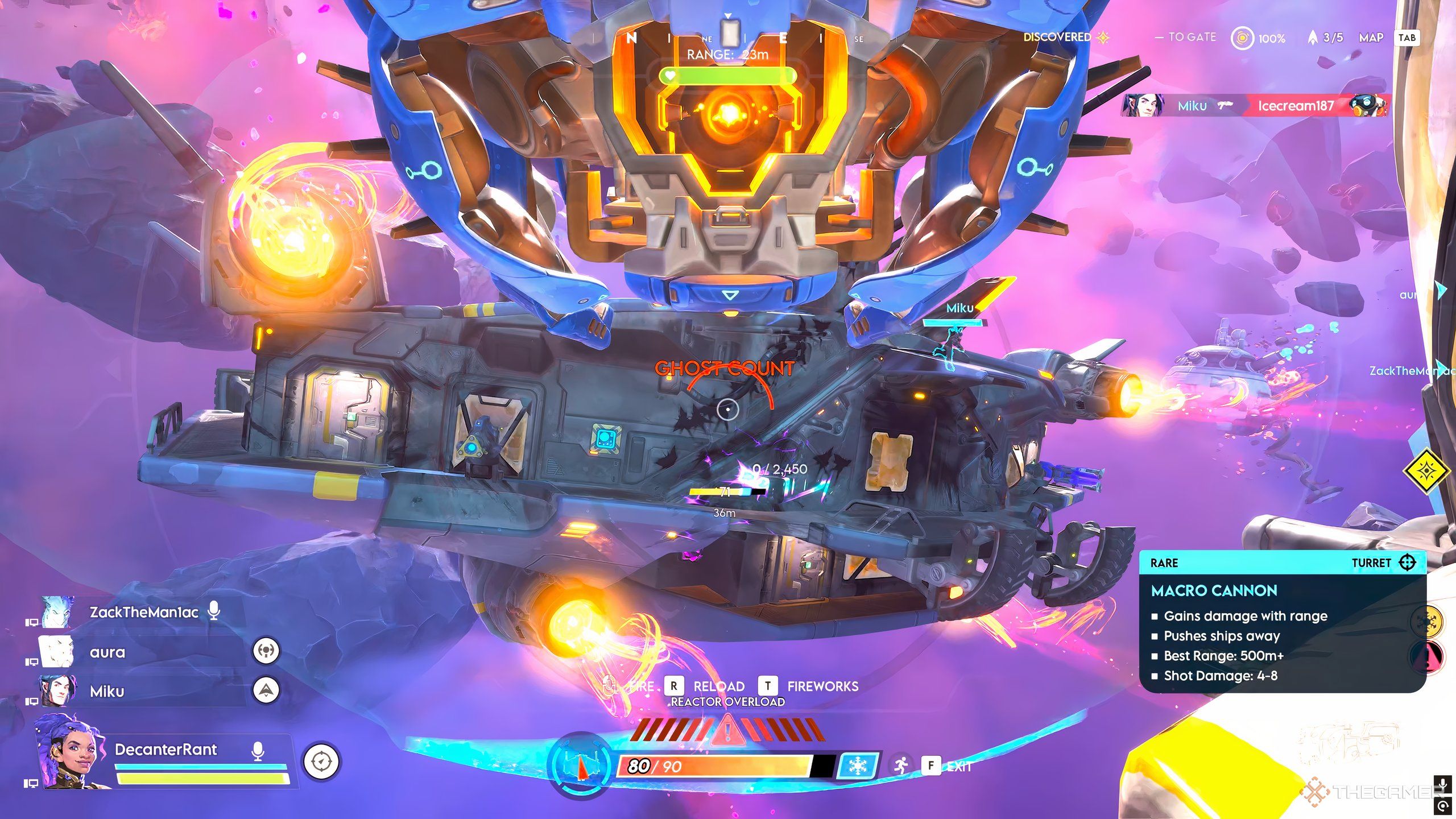Image resolution: width=1456 pixels, height=819 pixels.
Task: Select aura's row in the crew list
Action: point(107,652)
